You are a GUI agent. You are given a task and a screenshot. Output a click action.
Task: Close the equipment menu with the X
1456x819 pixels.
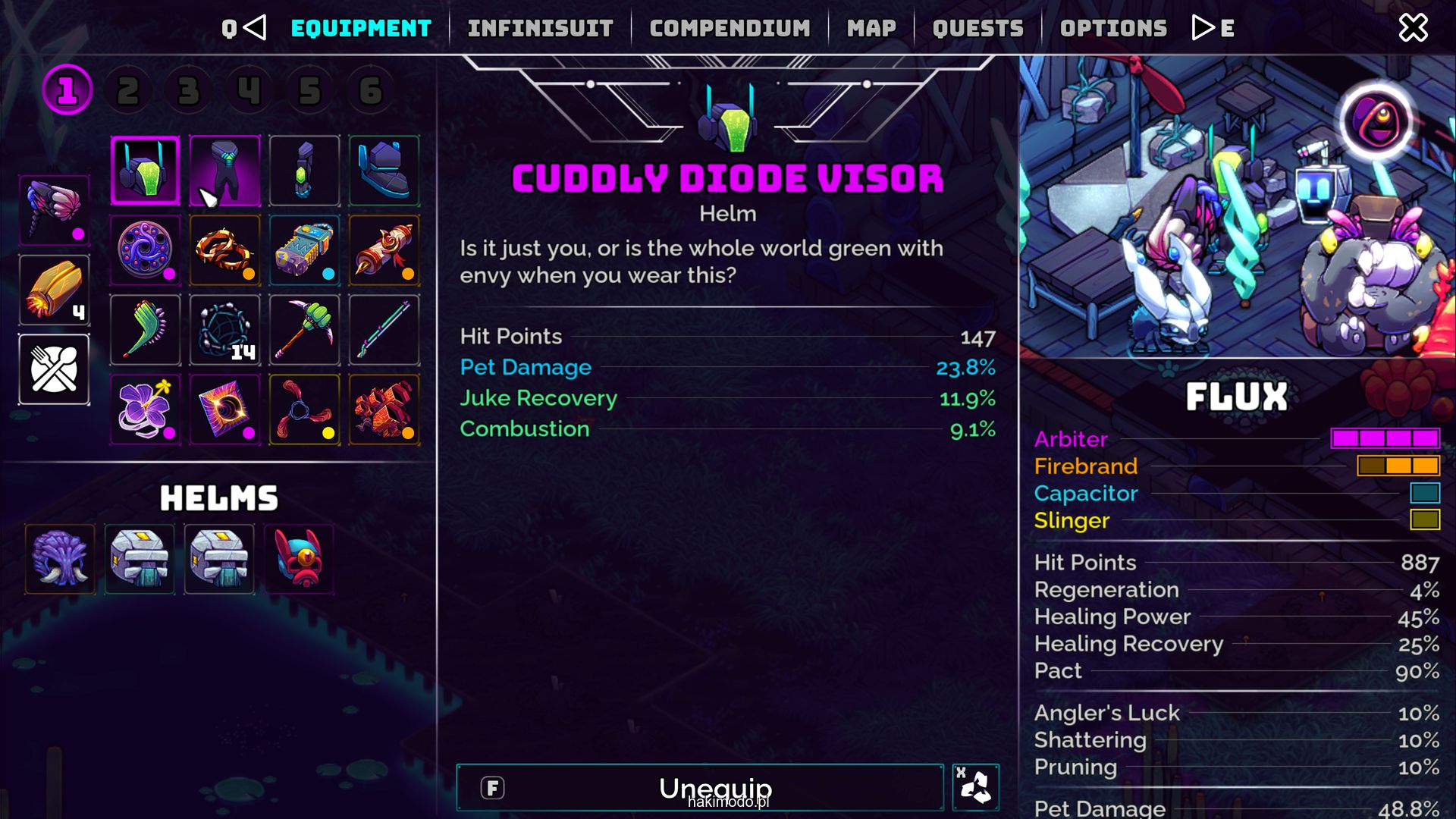point(1413,28)
